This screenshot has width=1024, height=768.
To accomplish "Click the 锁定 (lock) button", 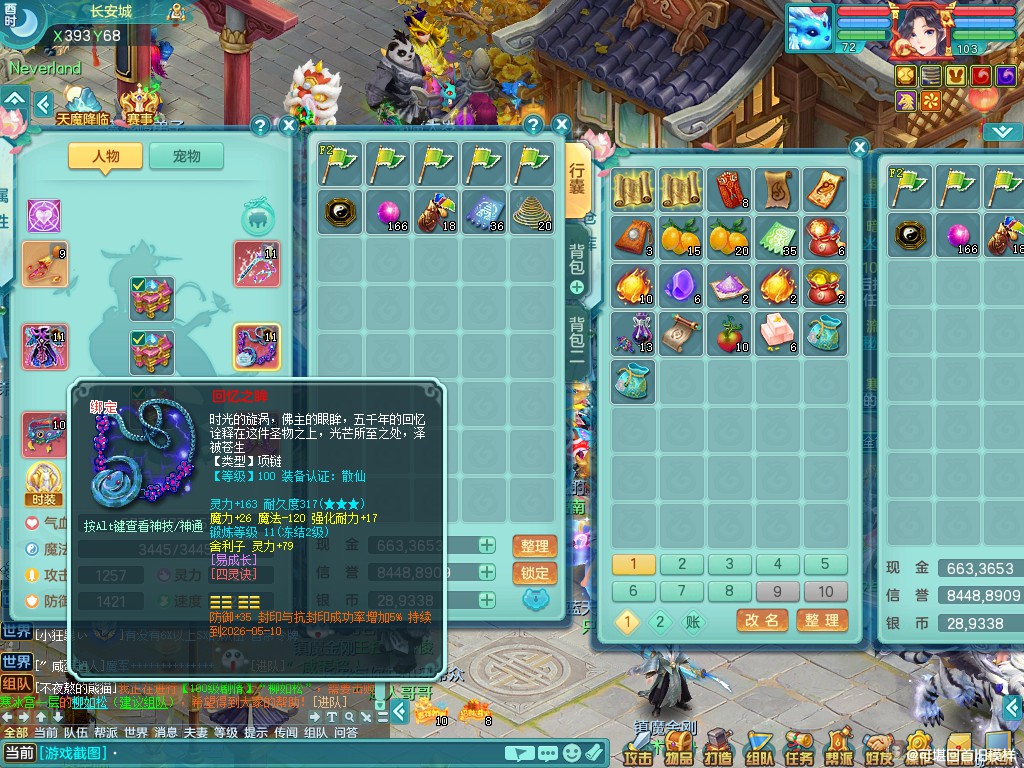I will point(534,573).
